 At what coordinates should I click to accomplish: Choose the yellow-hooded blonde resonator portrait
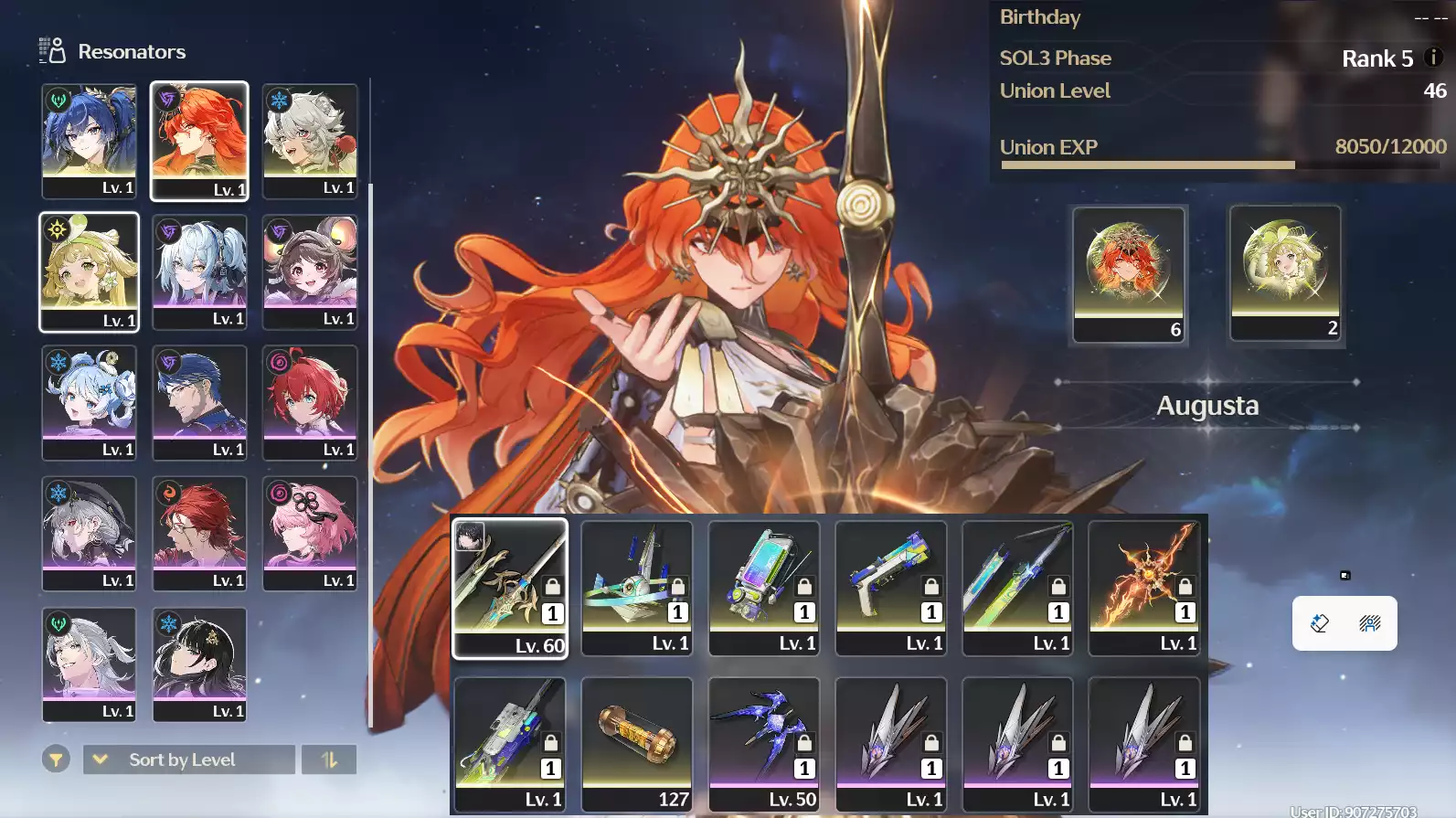tap(89, 271)
